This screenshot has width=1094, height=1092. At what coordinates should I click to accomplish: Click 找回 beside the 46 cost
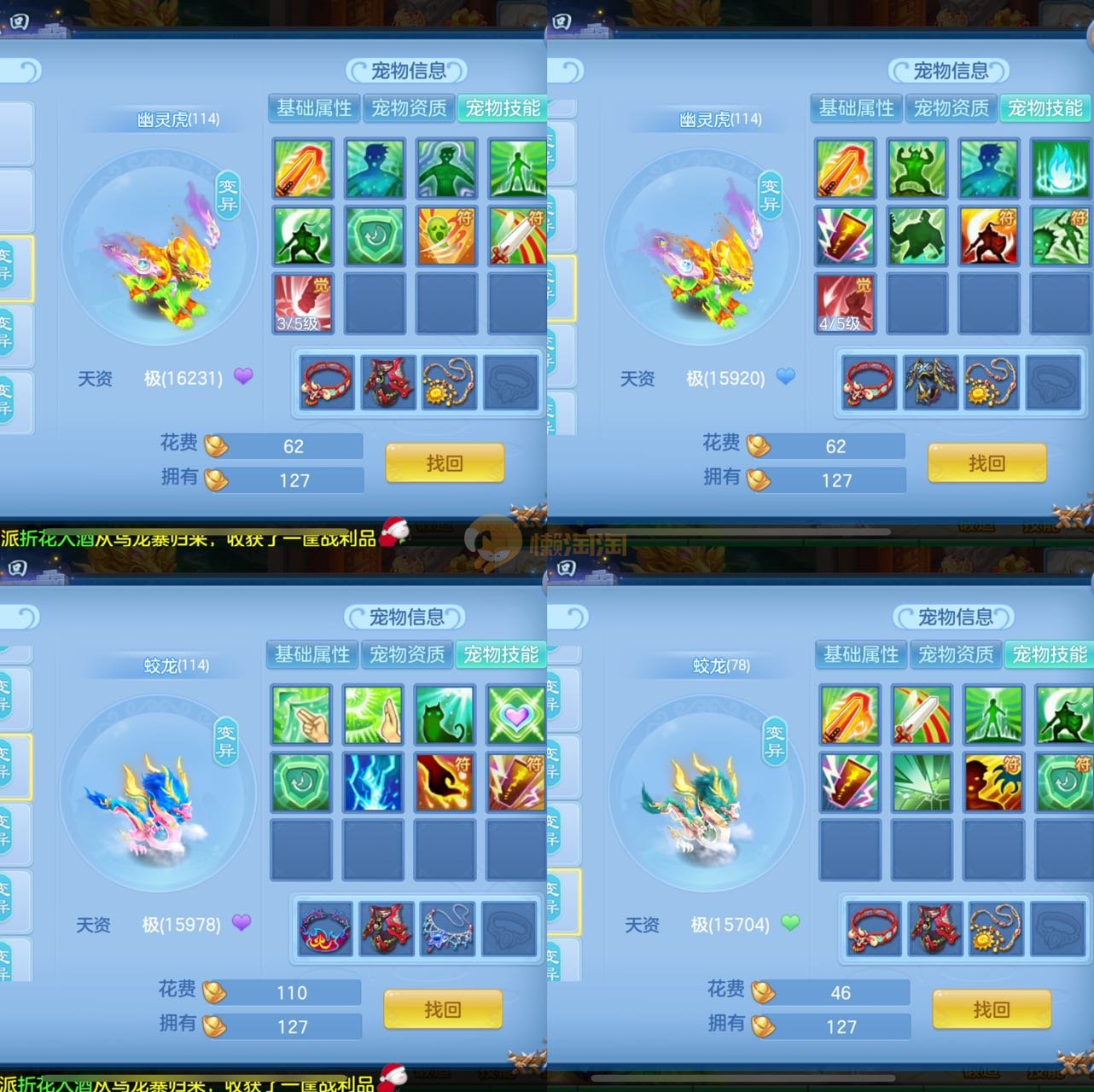tap(991, 1010)
